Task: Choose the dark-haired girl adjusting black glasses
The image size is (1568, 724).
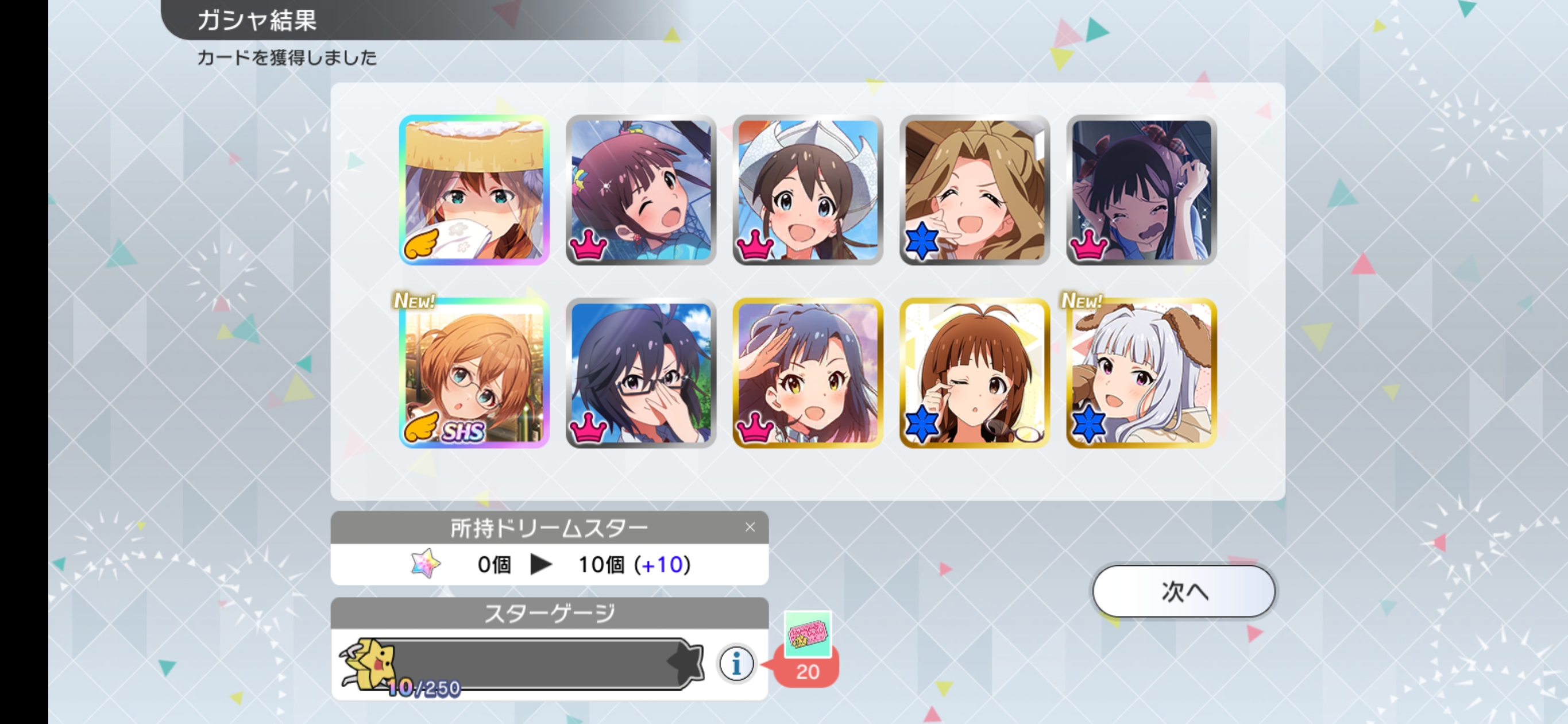Action: [x=640, y=373]
